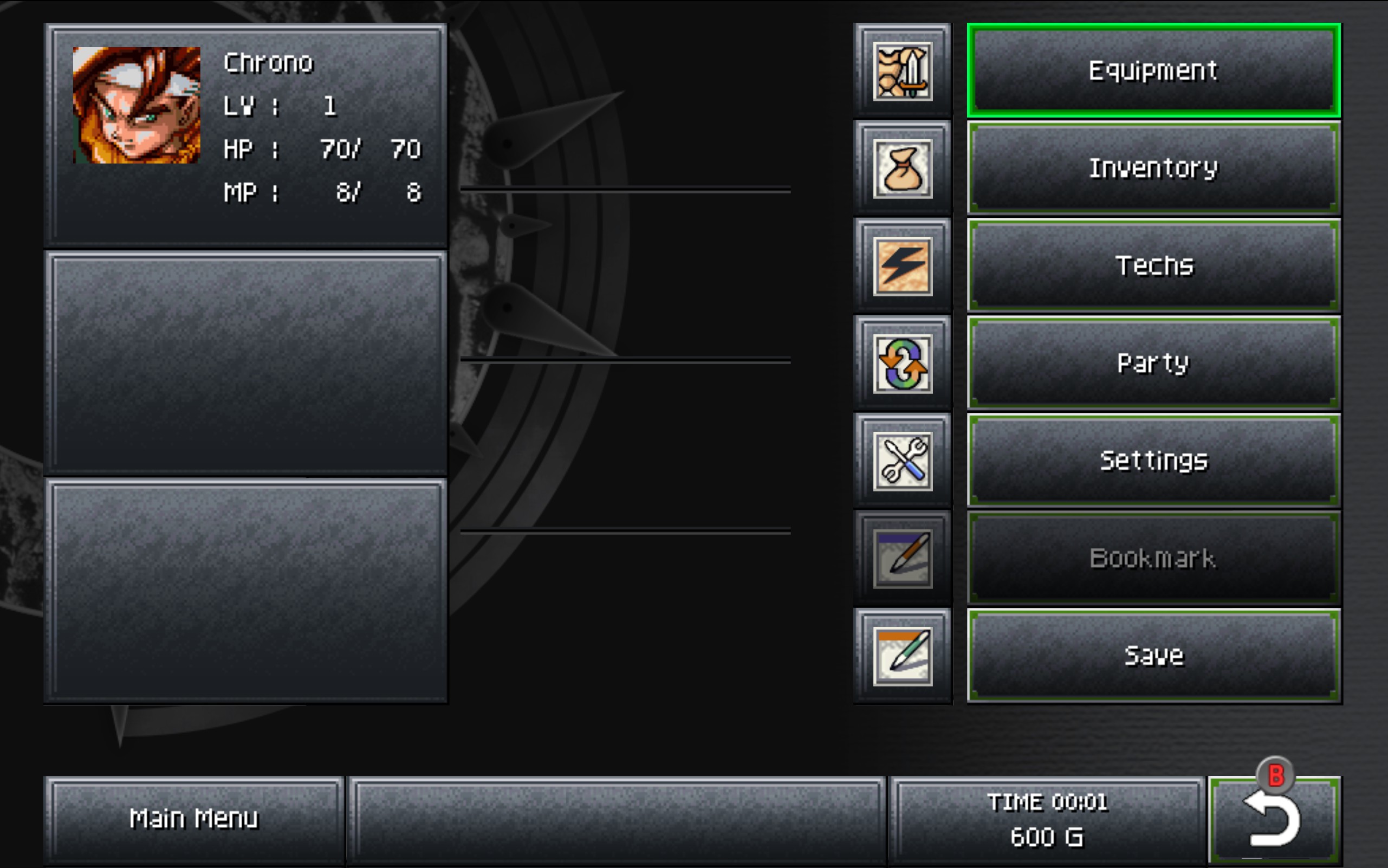Select the Party menu option

click(x=1153, y=362)
